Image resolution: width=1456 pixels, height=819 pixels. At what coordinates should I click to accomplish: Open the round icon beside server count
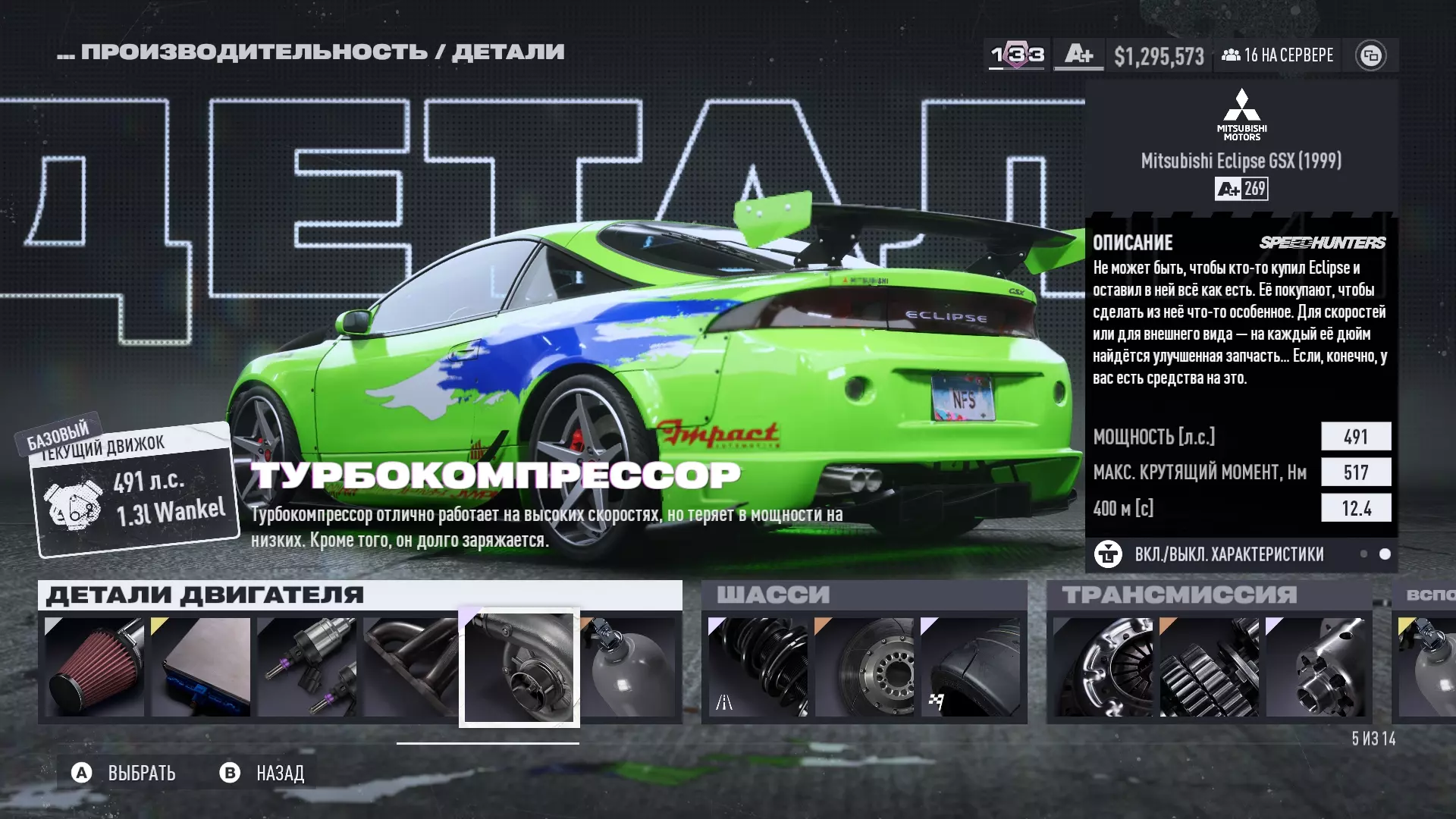(x=1370, y=55)
